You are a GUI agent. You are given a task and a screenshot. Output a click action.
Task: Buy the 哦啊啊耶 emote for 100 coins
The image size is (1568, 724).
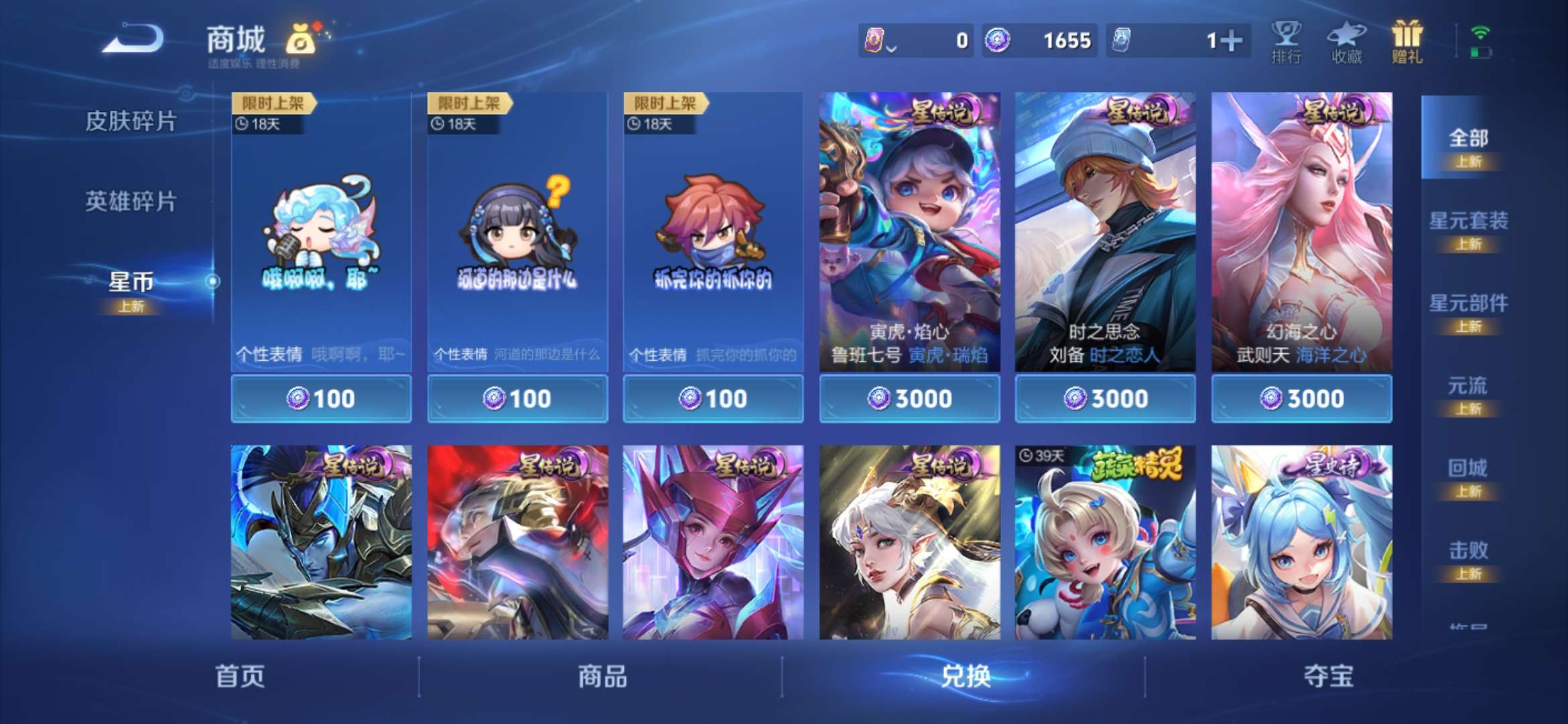click(320, 398)
